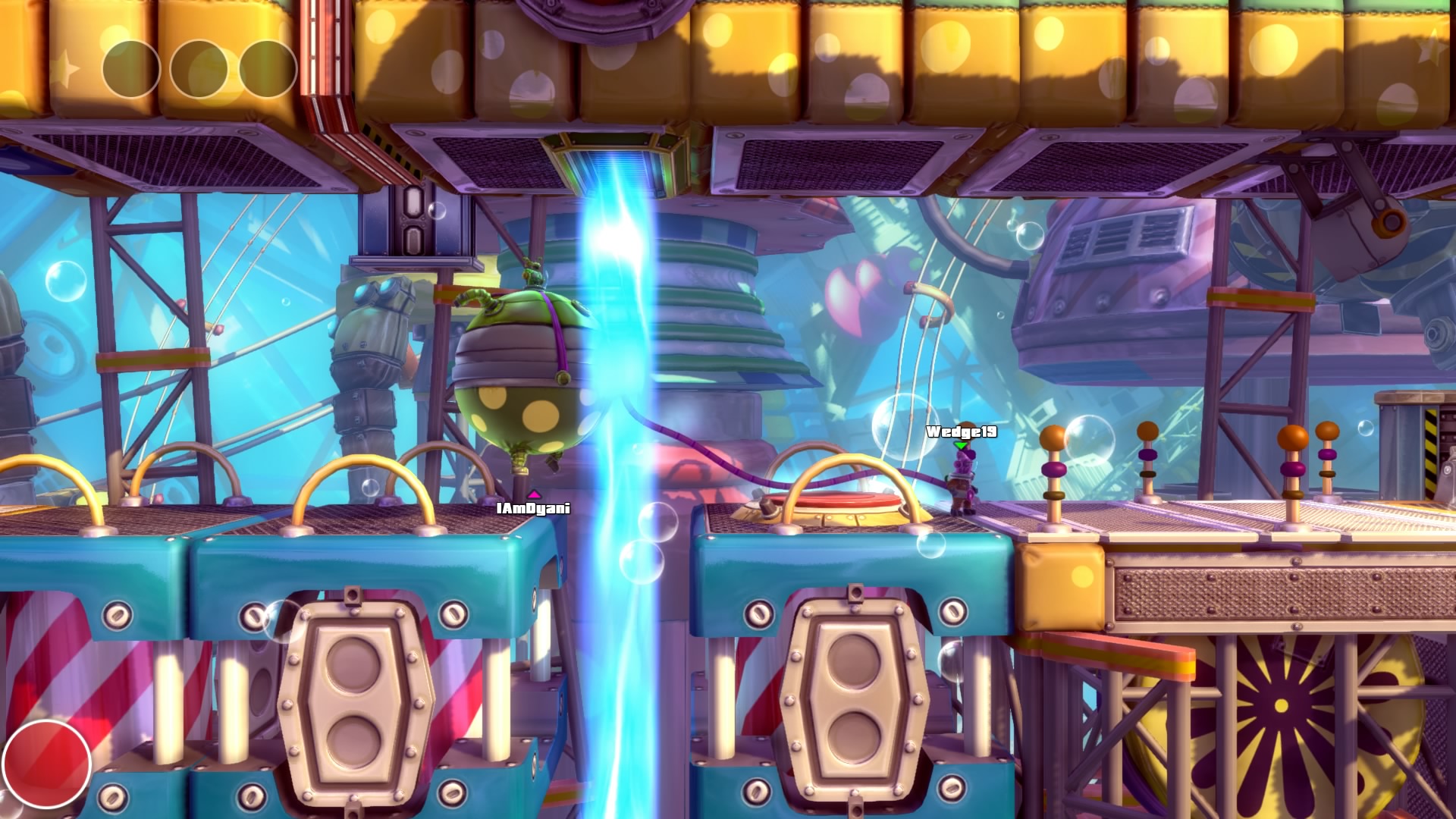Select the Wedge19 player name label
Image resolution: width=1456 pixels, height=819 pixels.
pyautogui.click(x=962, y=431)
